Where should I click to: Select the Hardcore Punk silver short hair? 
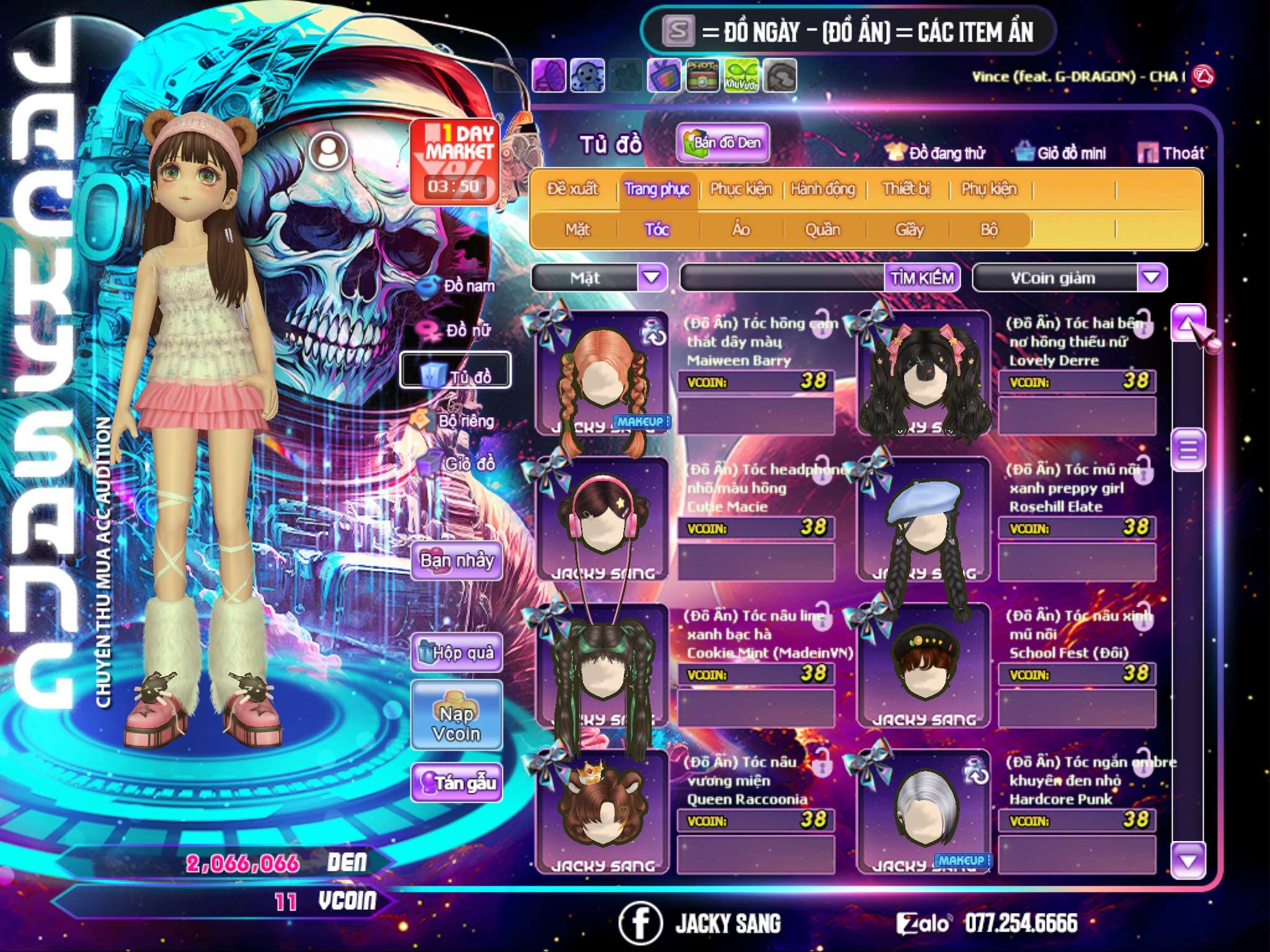pos(924,812)
